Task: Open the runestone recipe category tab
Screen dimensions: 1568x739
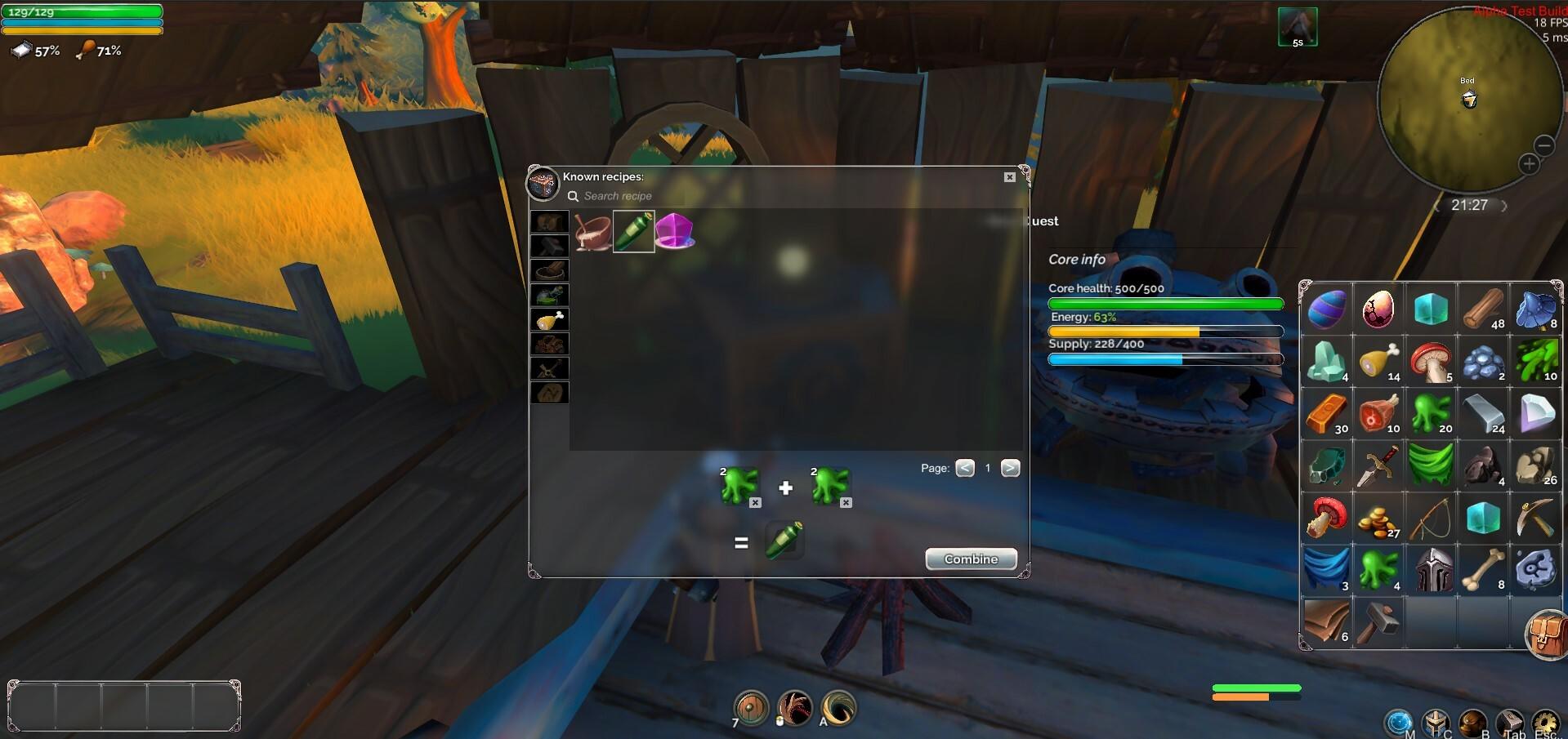Action: point(549,393)
